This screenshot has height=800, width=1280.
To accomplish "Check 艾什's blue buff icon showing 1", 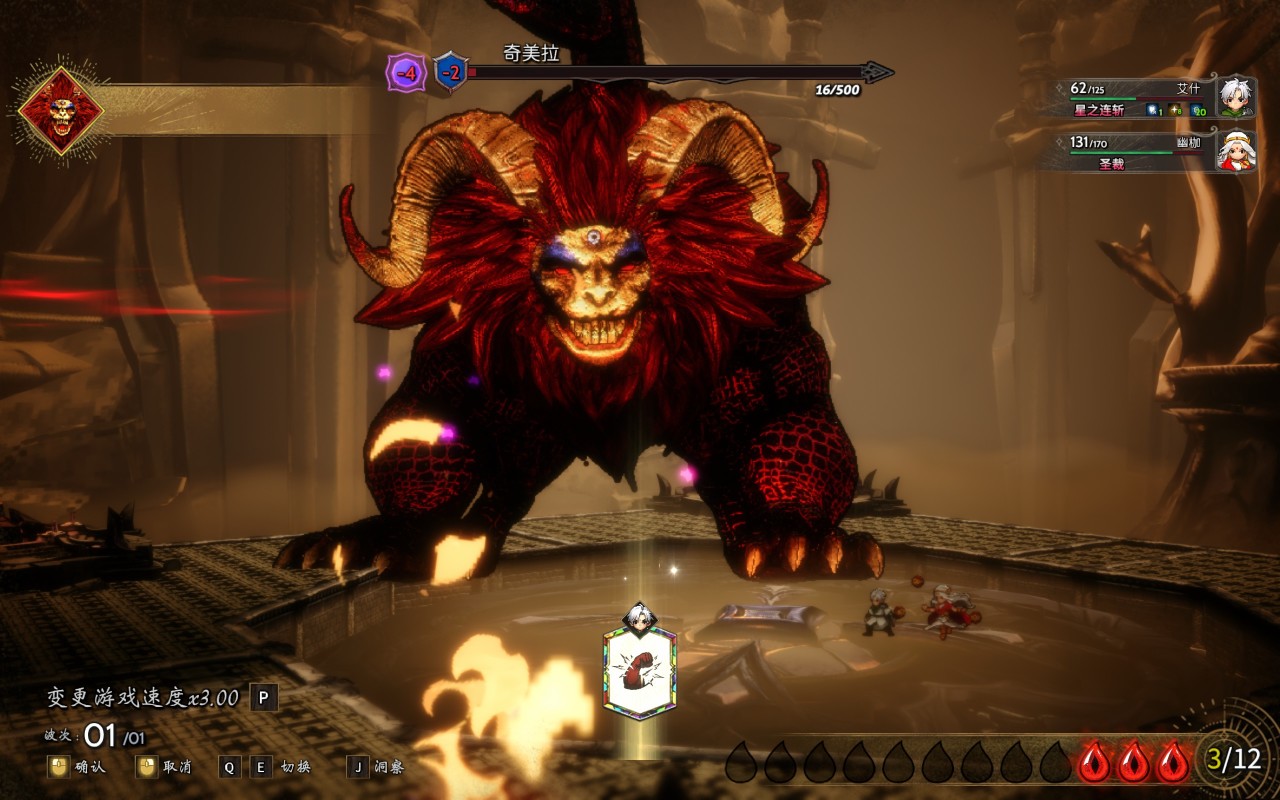I will [1152, 110].
